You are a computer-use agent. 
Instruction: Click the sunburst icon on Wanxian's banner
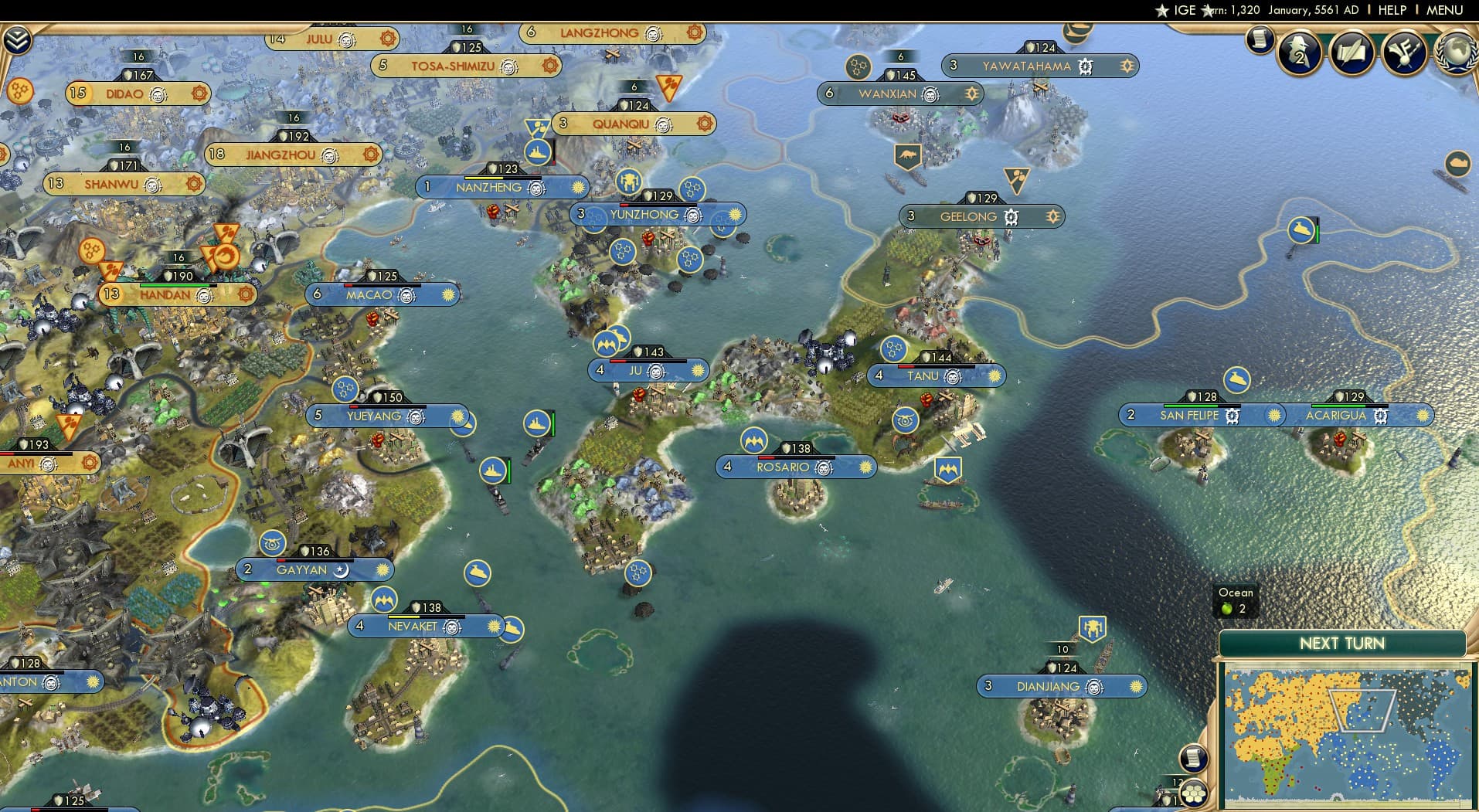971,93
